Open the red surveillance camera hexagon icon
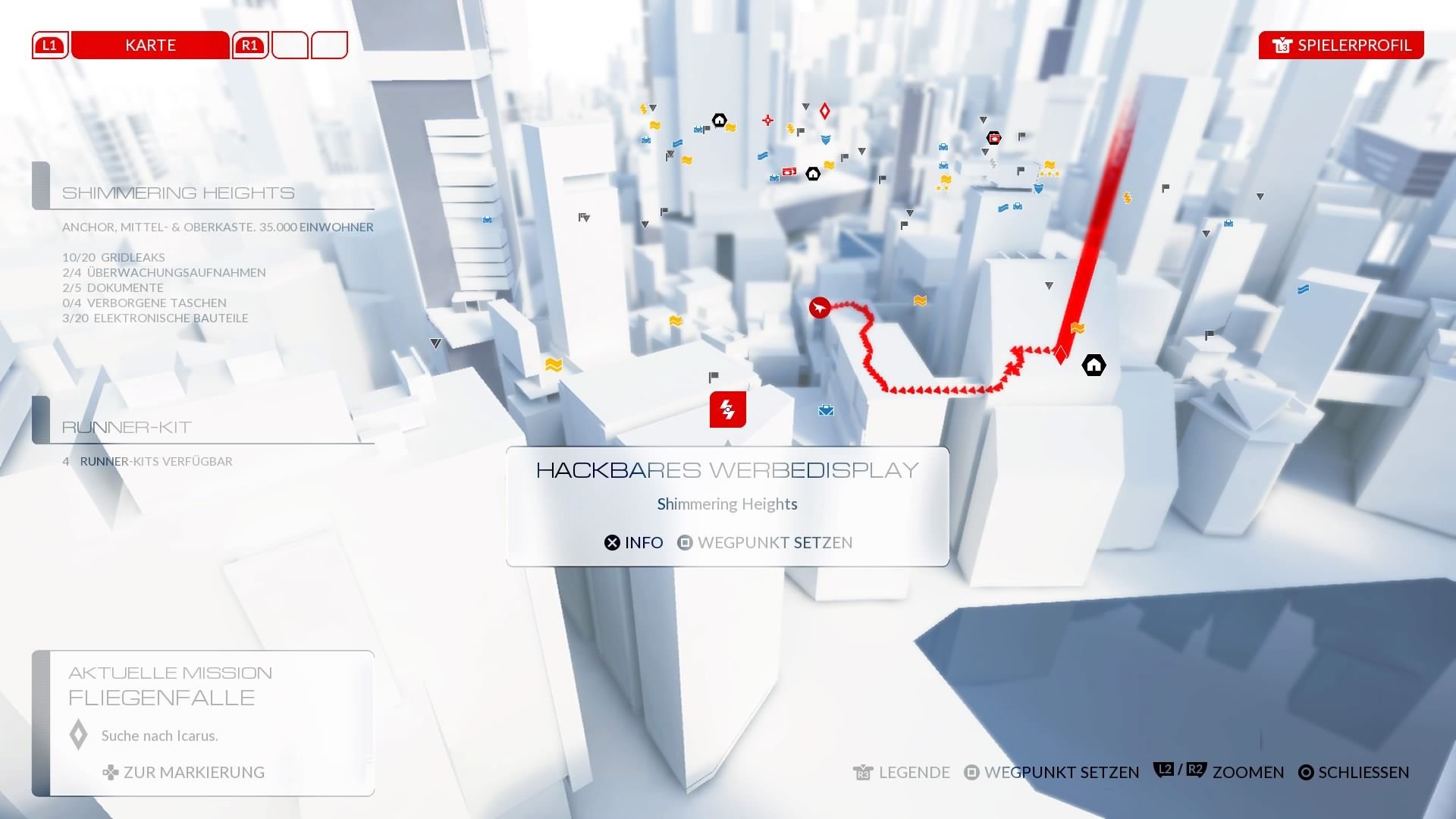1456x819 pixels. (x=994, y=137)
